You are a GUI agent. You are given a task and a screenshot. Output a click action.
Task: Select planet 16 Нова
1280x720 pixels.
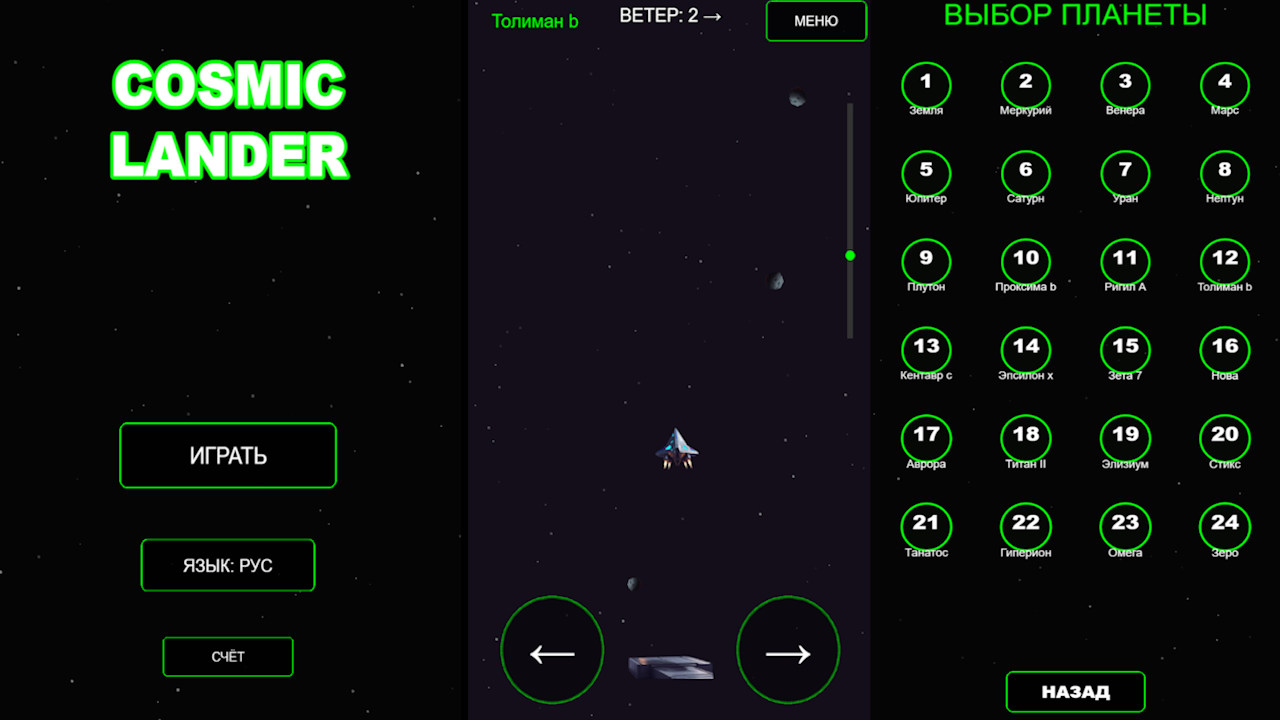click(x=1224, y=346)
